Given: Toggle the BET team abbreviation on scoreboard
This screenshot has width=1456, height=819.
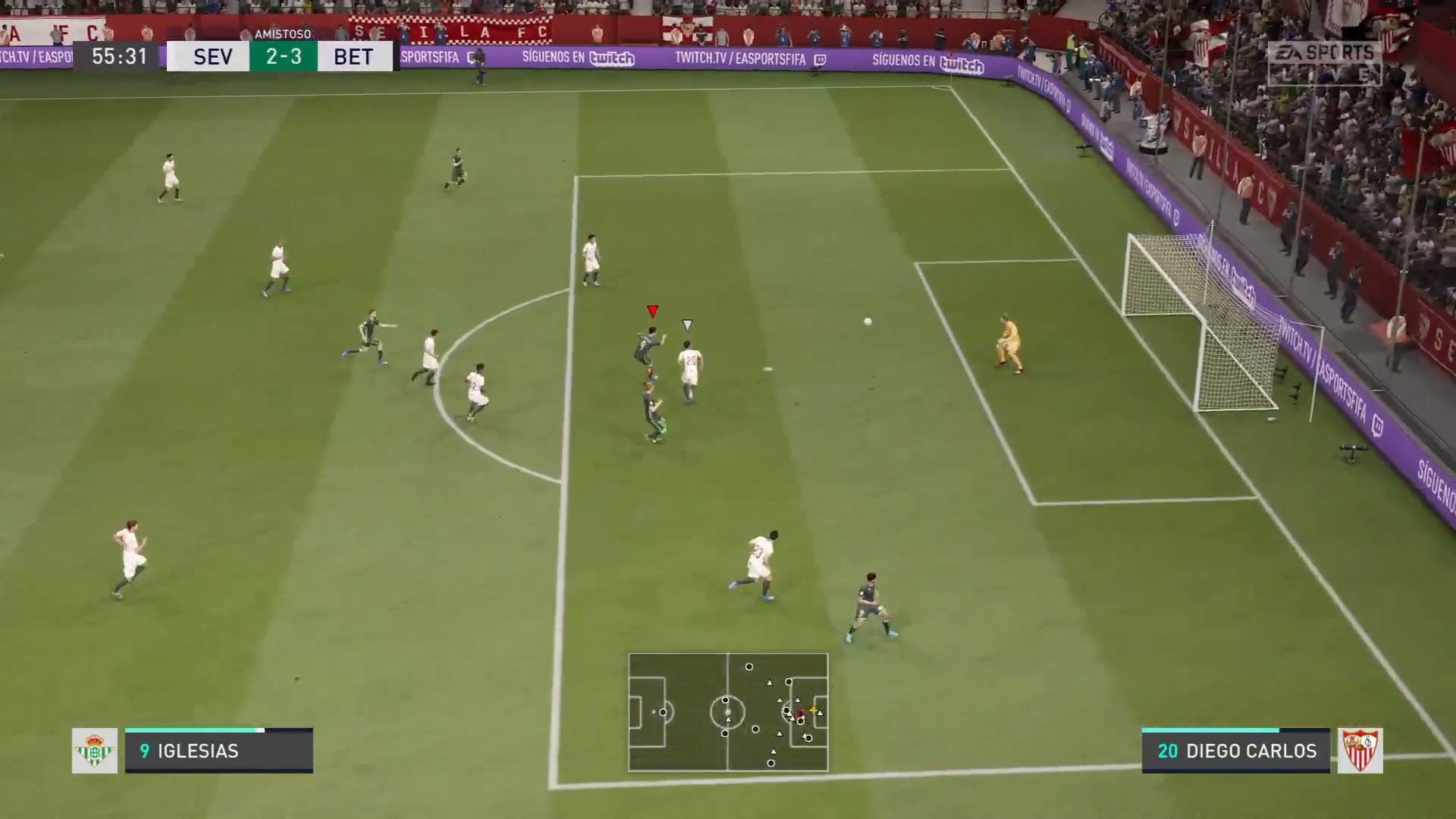Looking at the screenshot, I should point(353,55).
